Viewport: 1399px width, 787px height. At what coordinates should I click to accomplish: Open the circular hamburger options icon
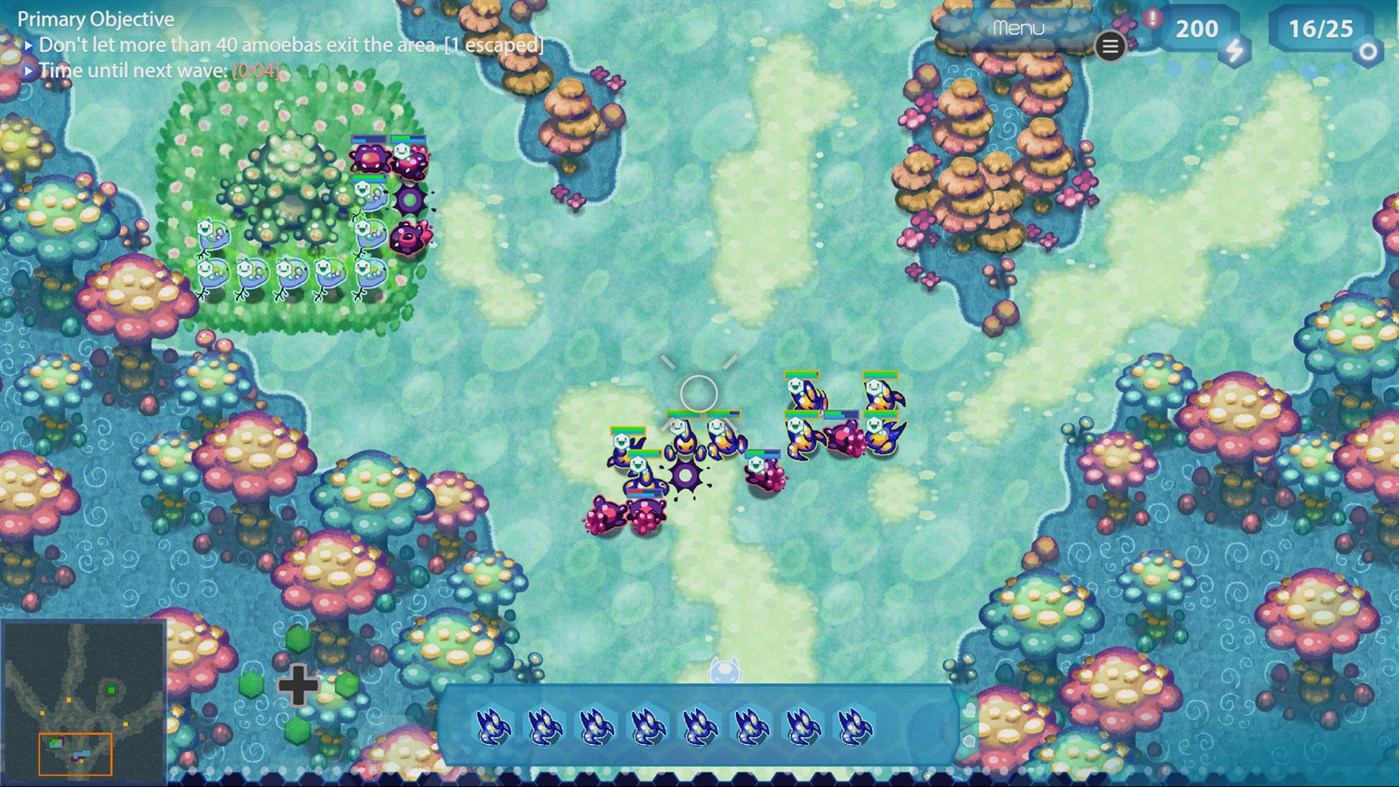coord(1110,47)
